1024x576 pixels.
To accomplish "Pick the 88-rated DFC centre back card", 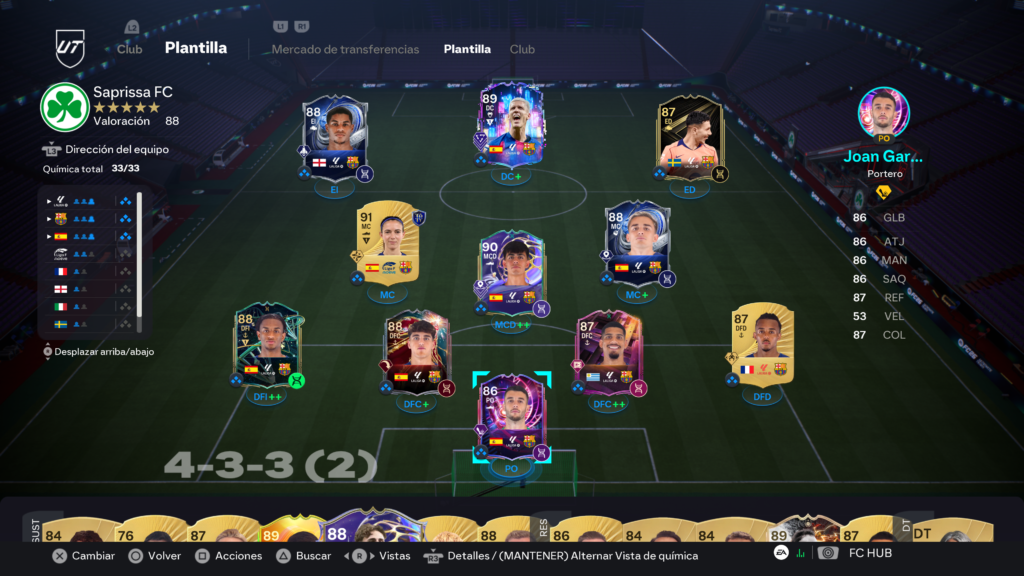I will coord(417,352).
